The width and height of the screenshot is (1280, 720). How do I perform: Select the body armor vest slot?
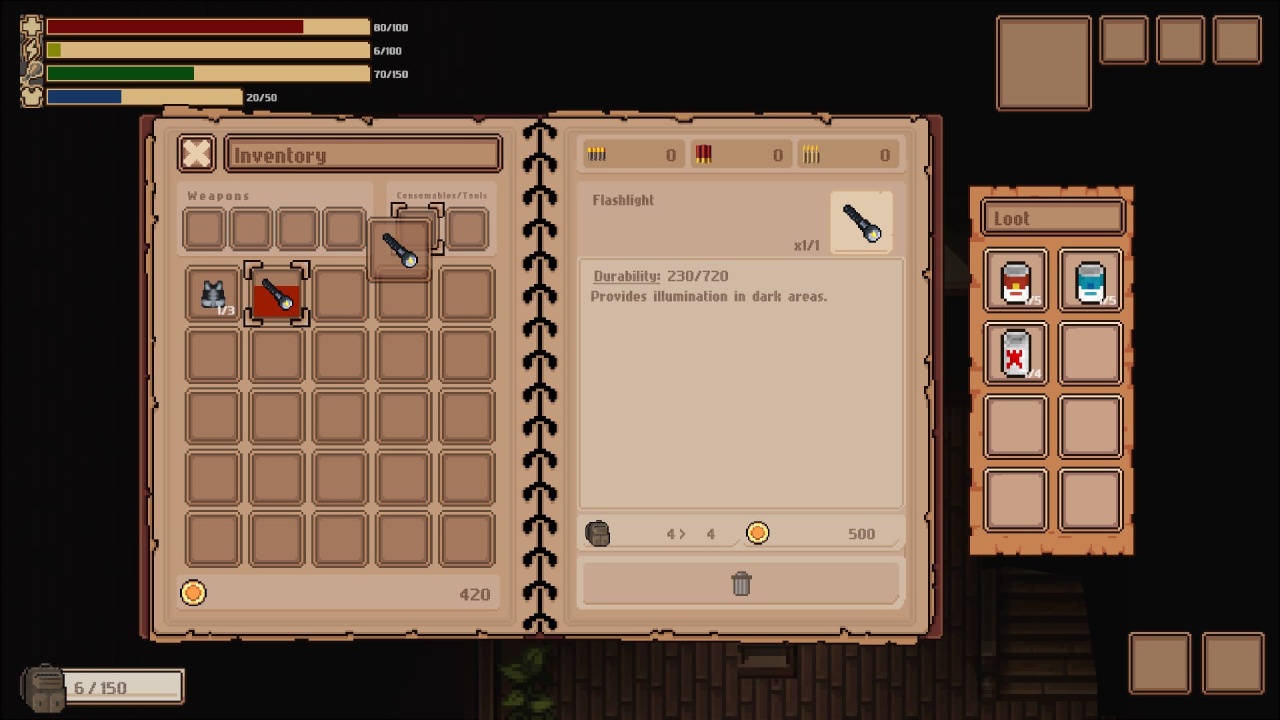pyautogui.click(x=213, y=294)
